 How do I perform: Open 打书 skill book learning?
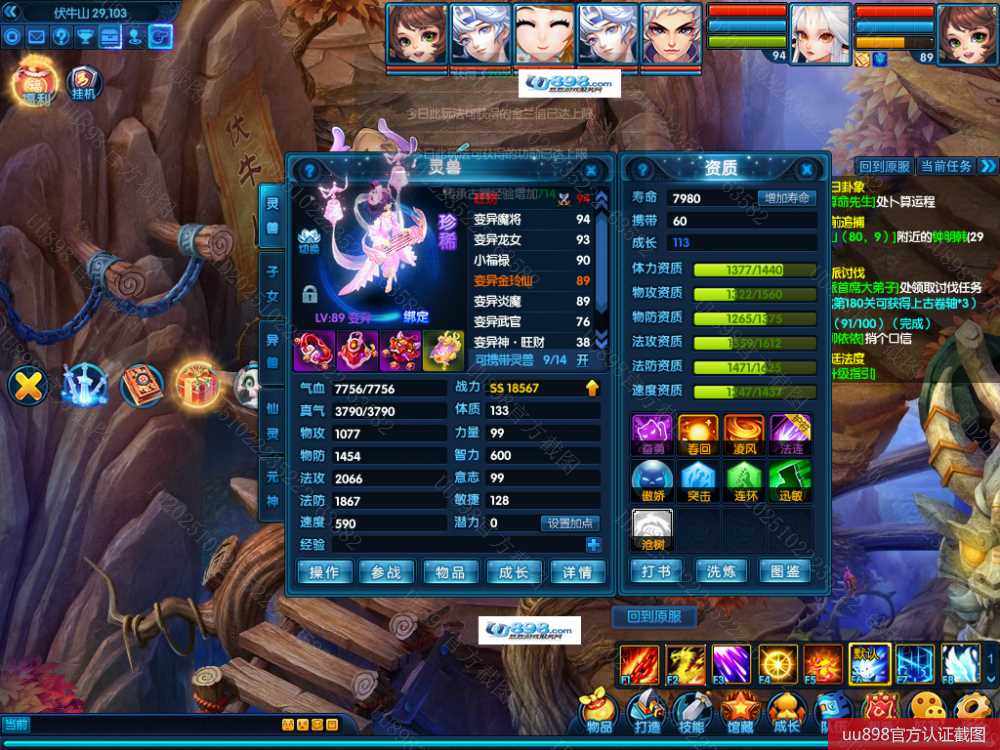click(657, 572)
